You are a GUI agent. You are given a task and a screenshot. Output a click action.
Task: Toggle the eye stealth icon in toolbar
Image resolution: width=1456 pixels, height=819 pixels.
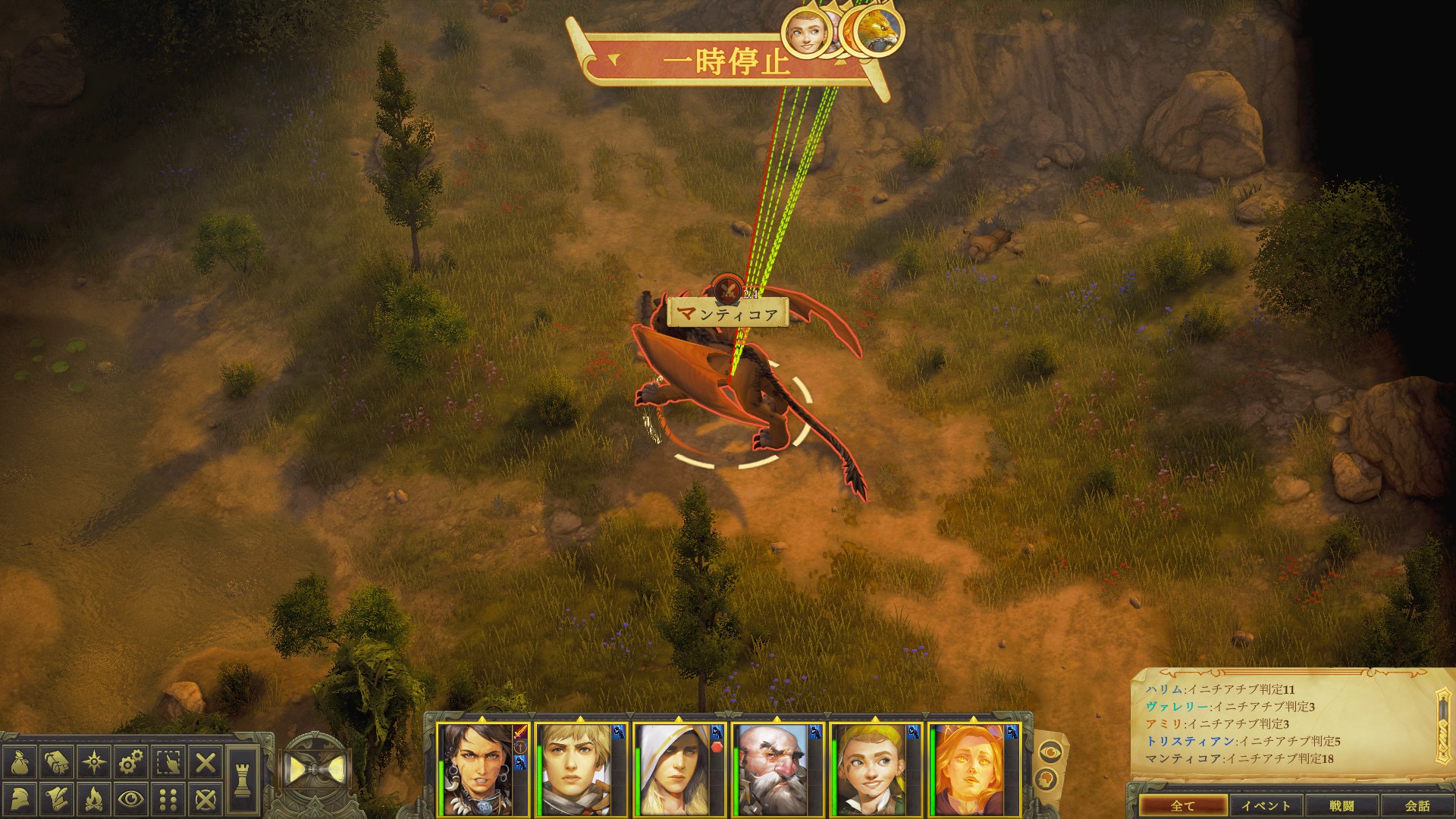(x=131, y=799)
